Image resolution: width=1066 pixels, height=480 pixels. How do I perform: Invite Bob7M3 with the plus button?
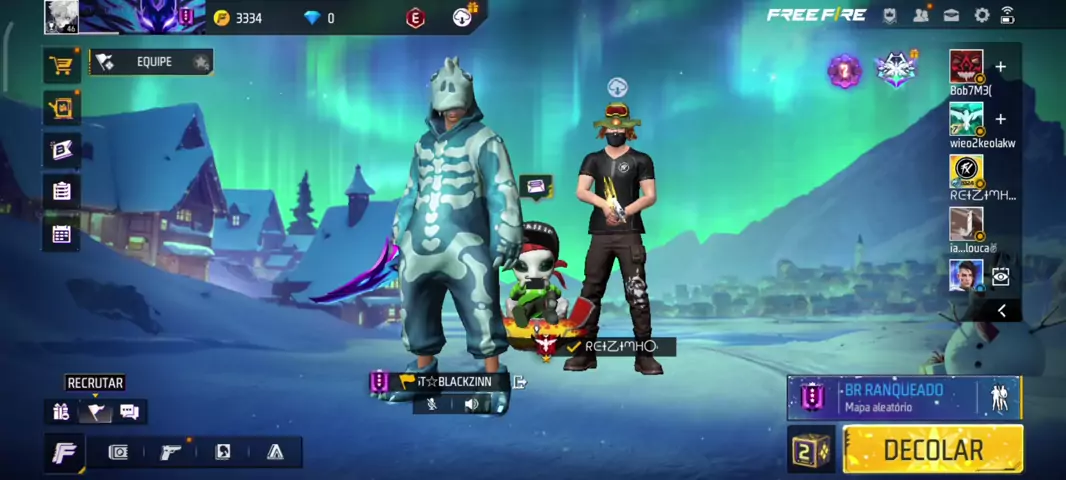tap(1000, 67)
